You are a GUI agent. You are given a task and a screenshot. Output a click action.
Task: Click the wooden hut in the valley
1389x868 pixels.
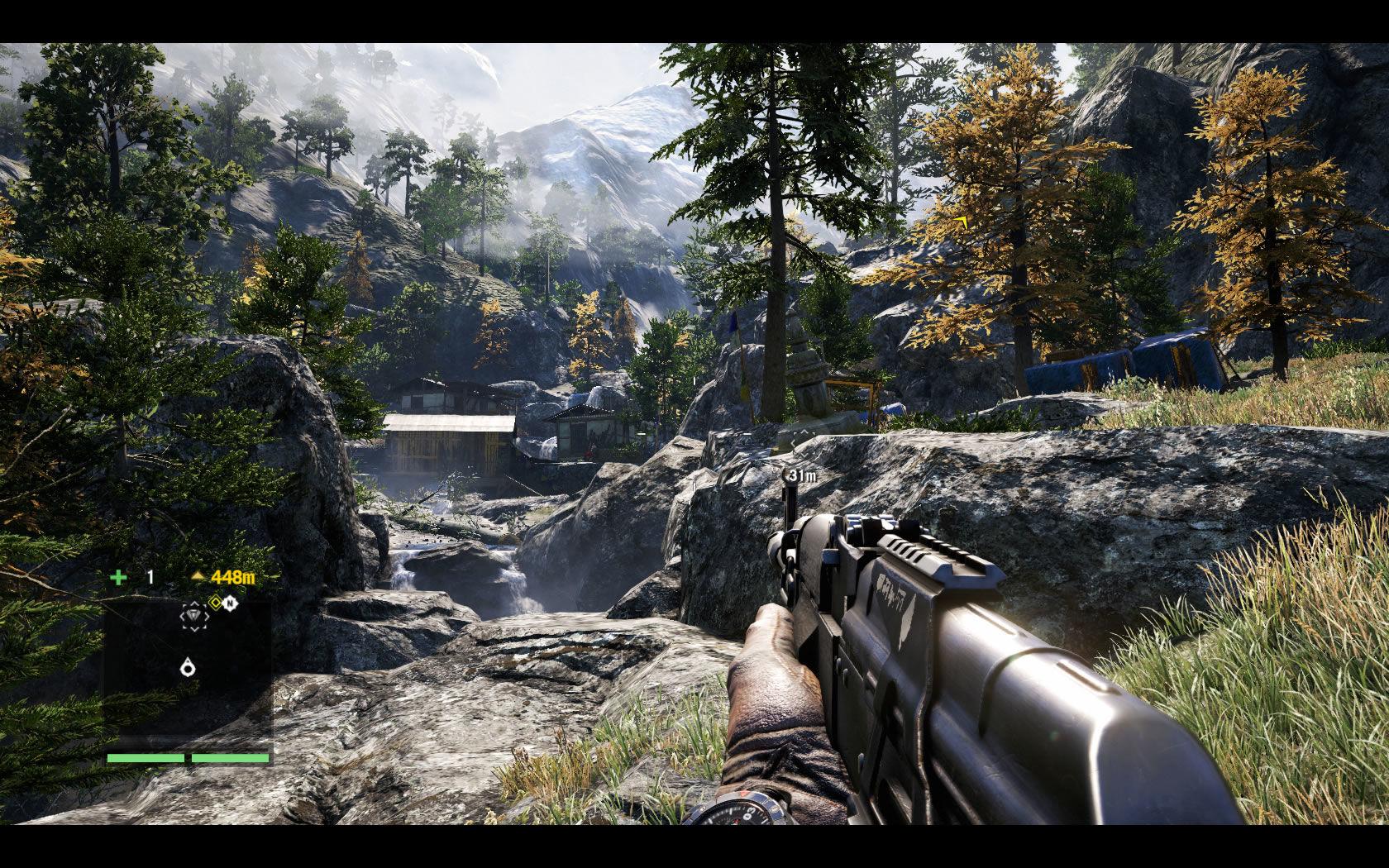point(451,434)
